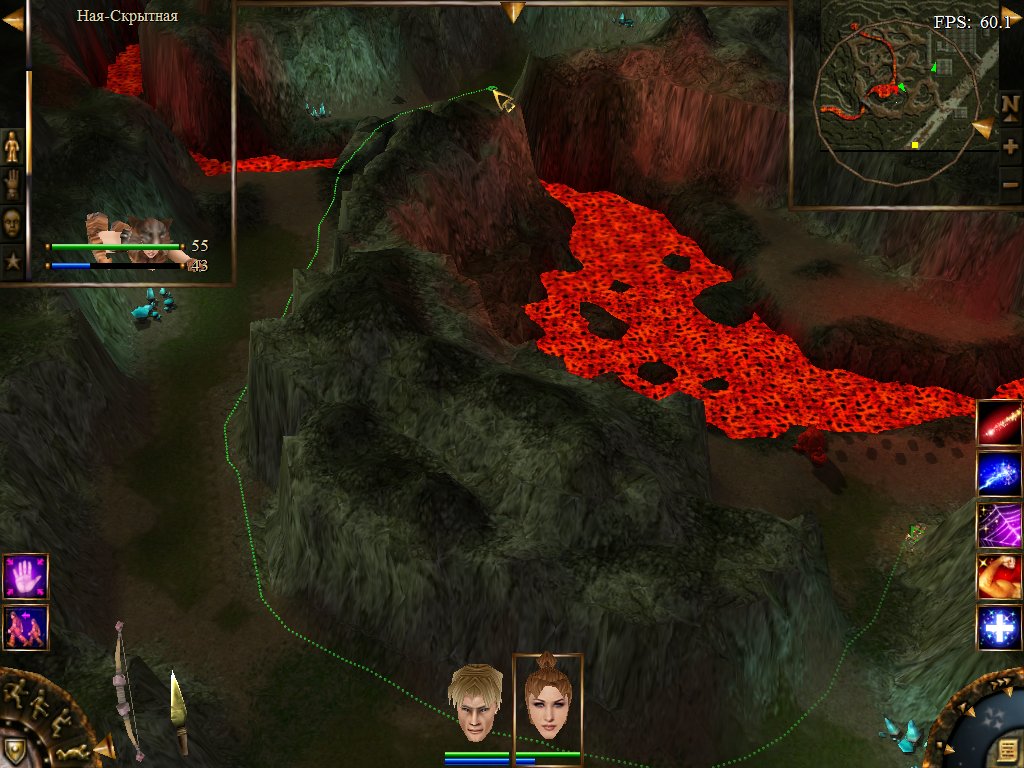This screenshot has height=768, width=1024.
Task: Zoom in the minimap with plus
Action: tap(1010, 146)
